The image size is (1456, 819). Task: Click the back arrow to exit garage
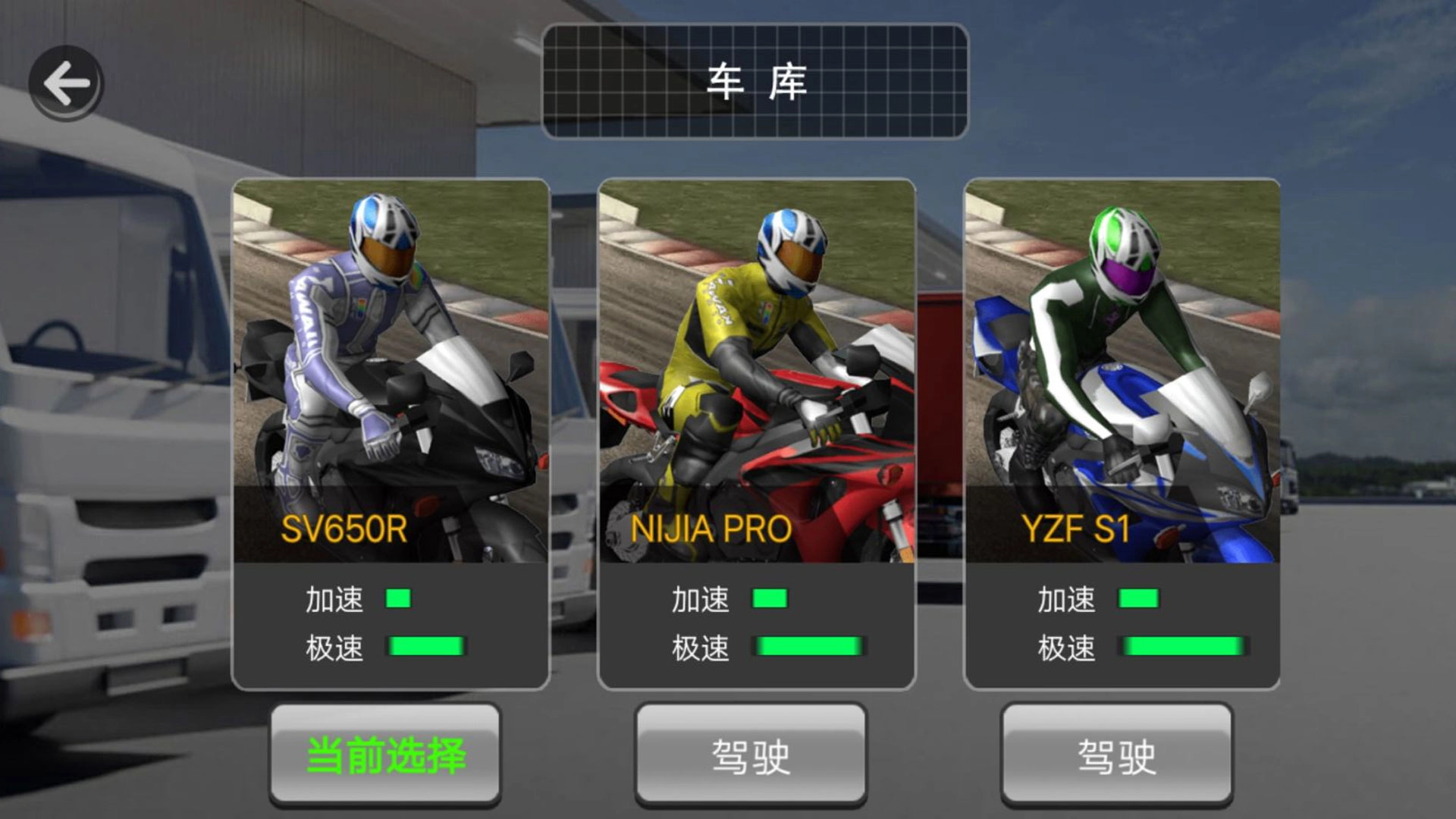click(x=67, y=82)
